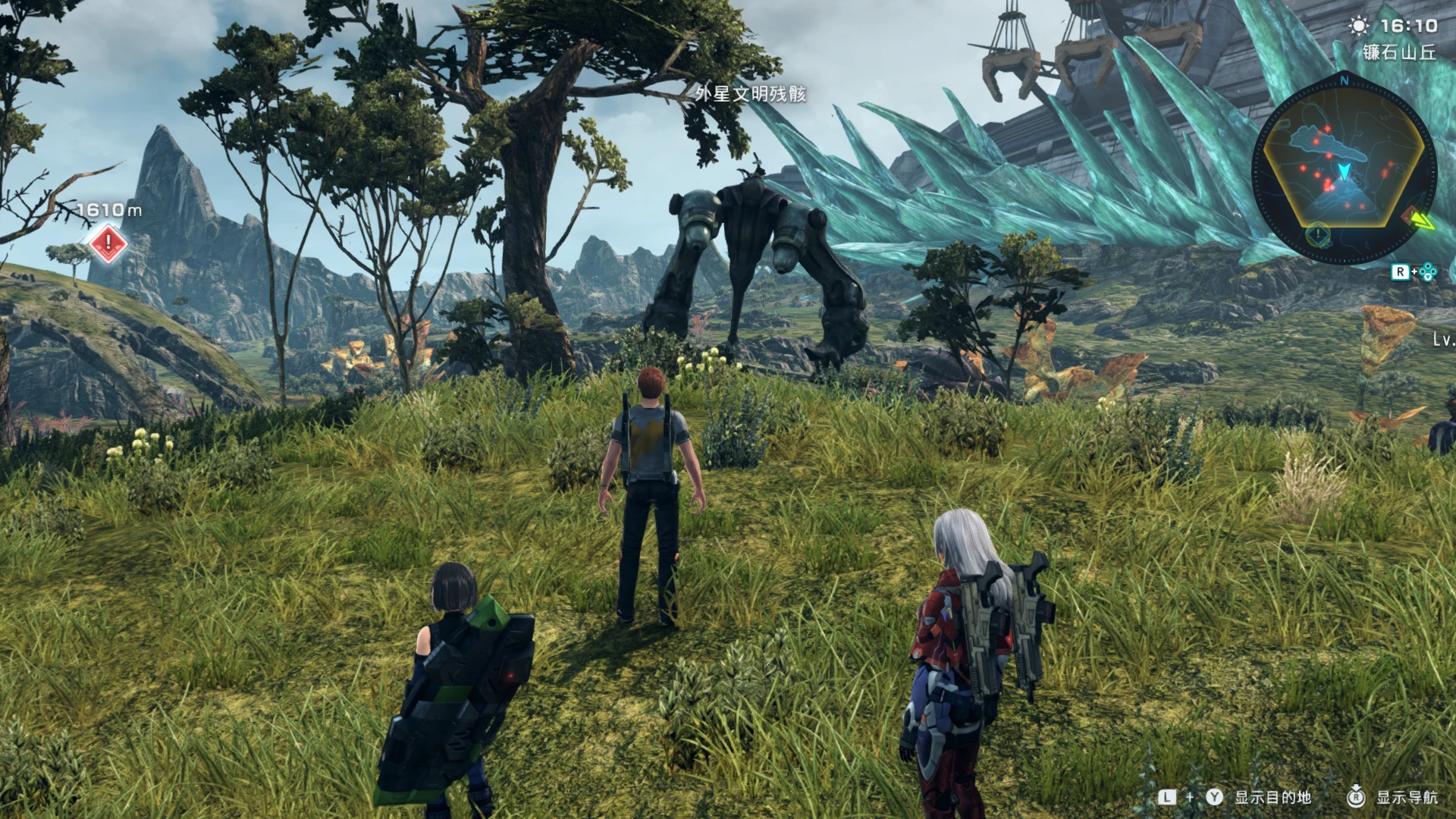Click the N compass mark atop the minimap

coord(1345,80)
